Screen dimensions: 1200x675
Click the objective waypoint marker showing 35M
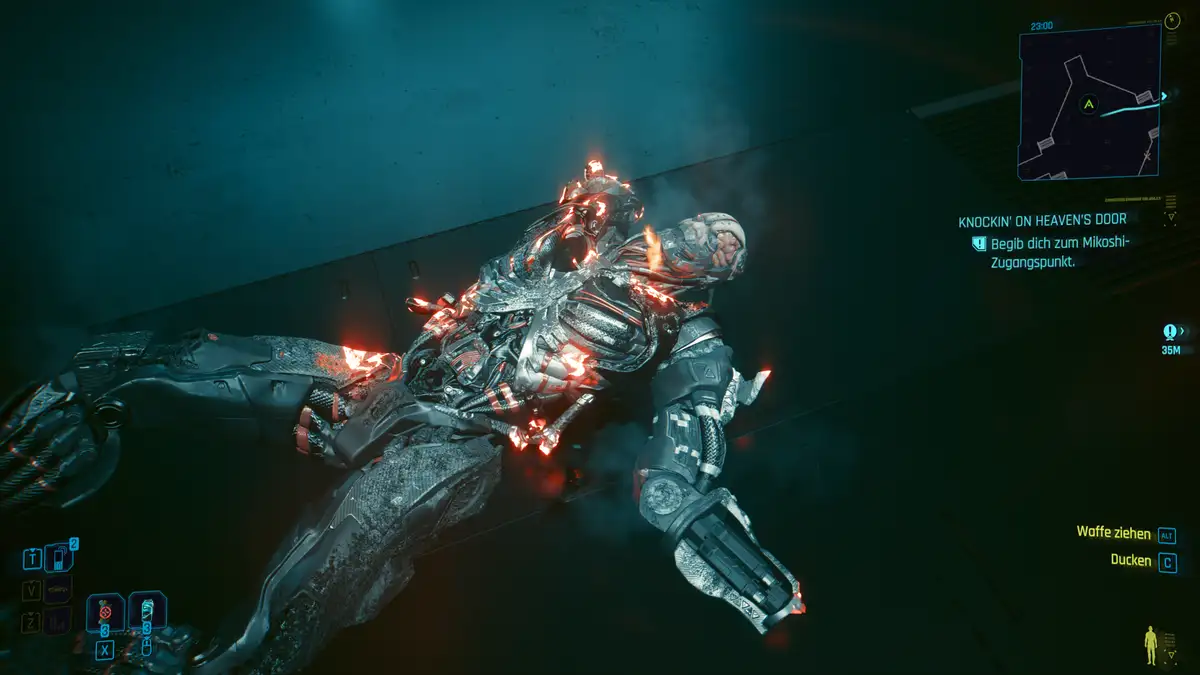(x=1170, y=332)
